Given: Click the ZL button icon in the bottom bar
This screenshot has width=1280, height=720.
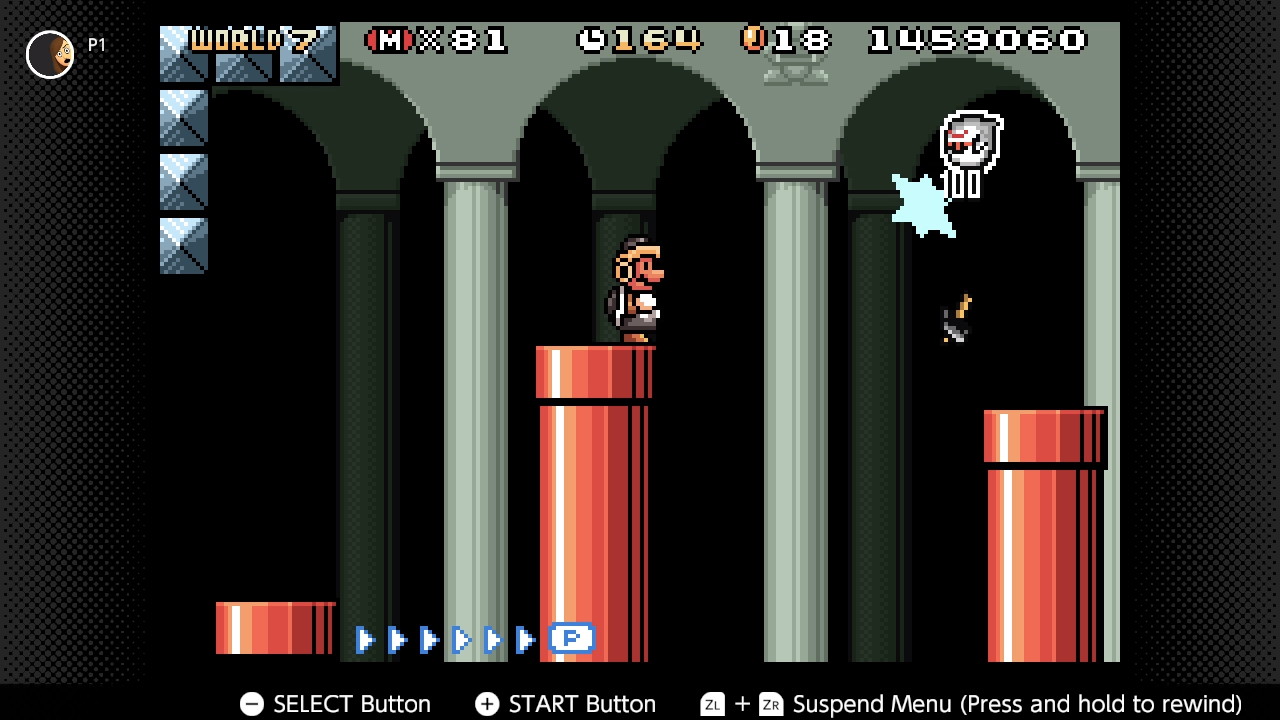Looking at the screenshot, I should (712, 705).
